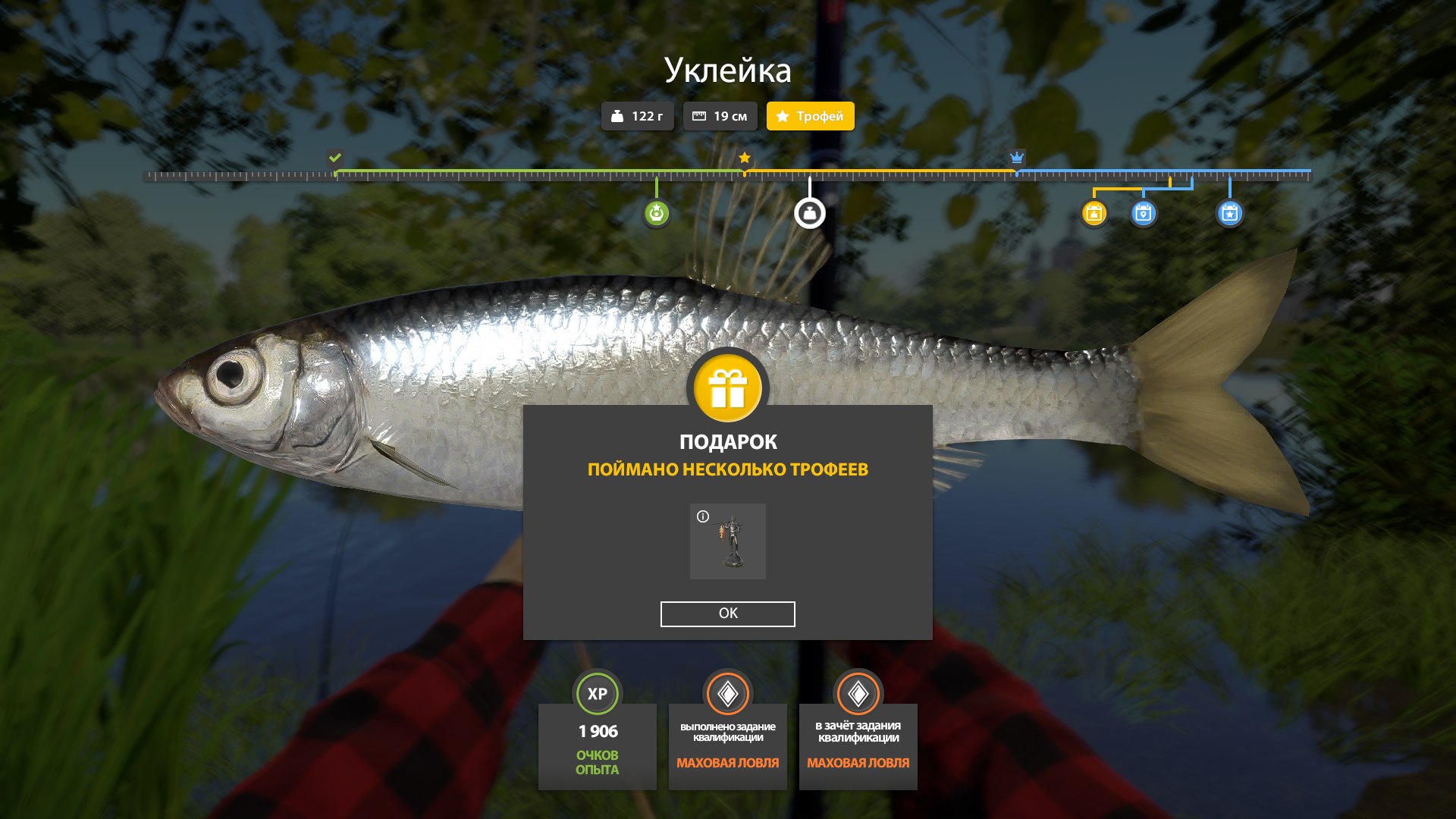
Task: Select the green weight badge showing 122 г
Action: click(637, 116)
